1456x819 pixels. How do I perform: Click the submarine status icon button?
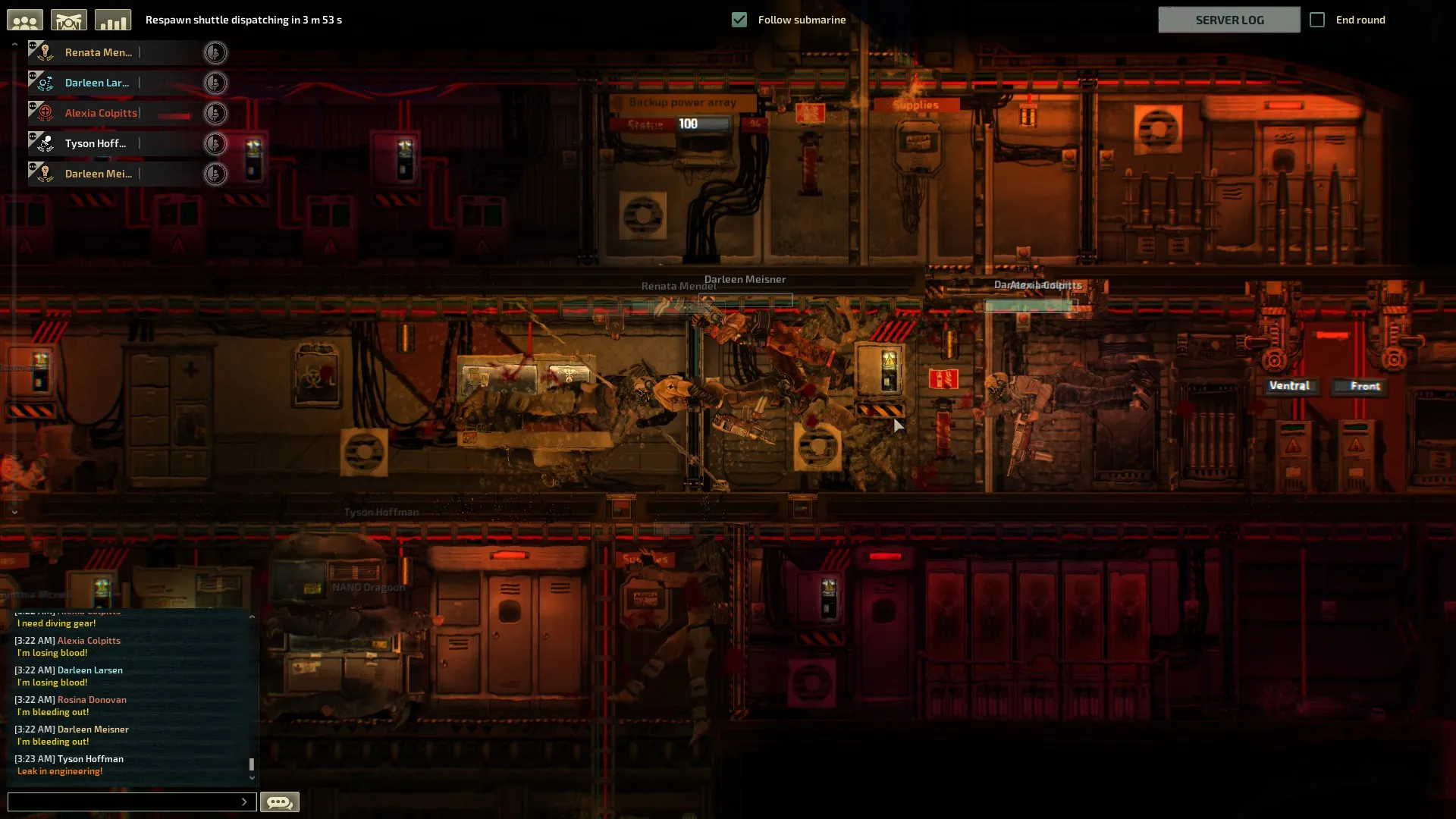point(69,20)
